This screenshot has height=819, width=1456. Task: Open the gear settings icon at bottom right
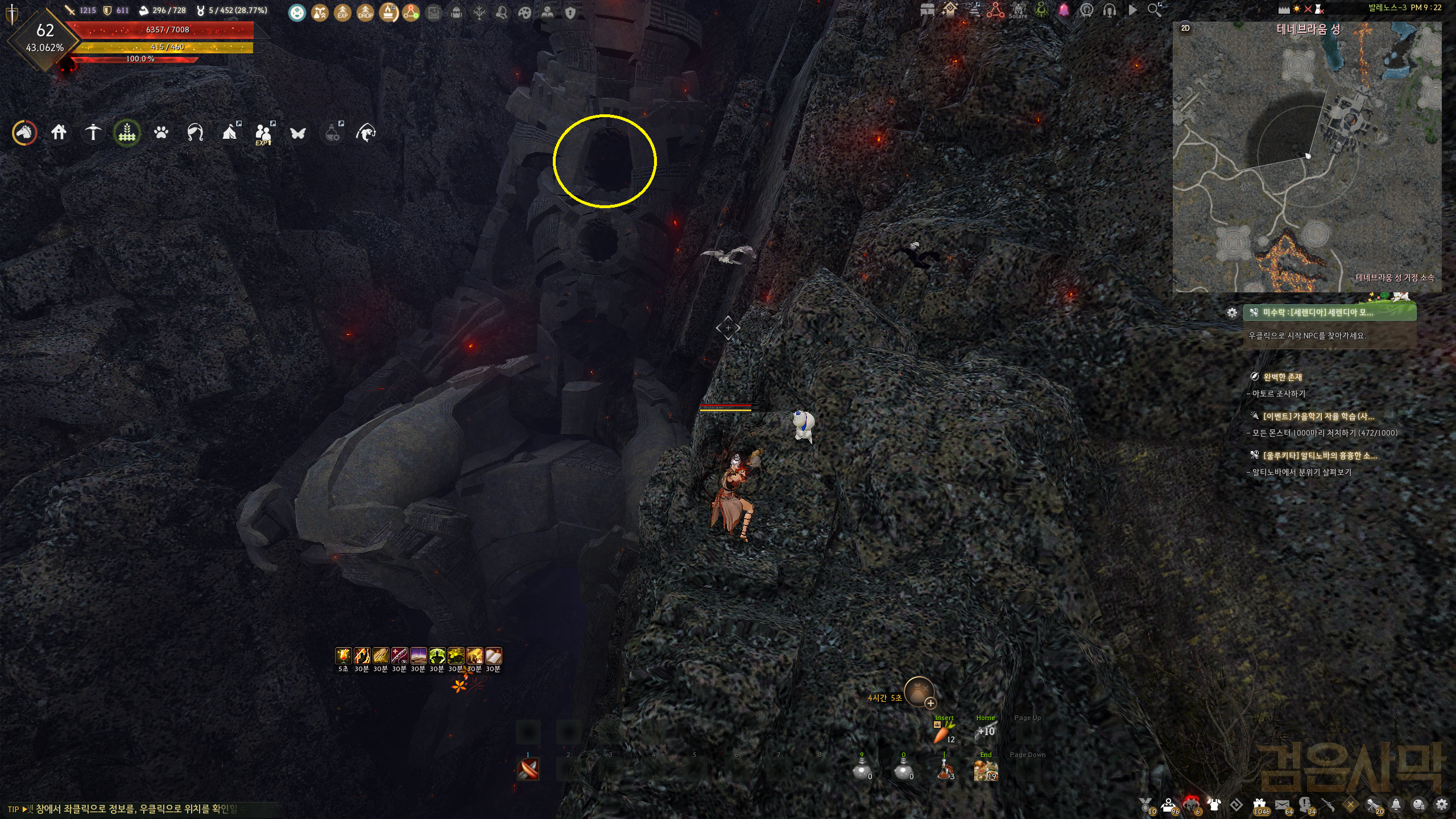click(1441, 805)
